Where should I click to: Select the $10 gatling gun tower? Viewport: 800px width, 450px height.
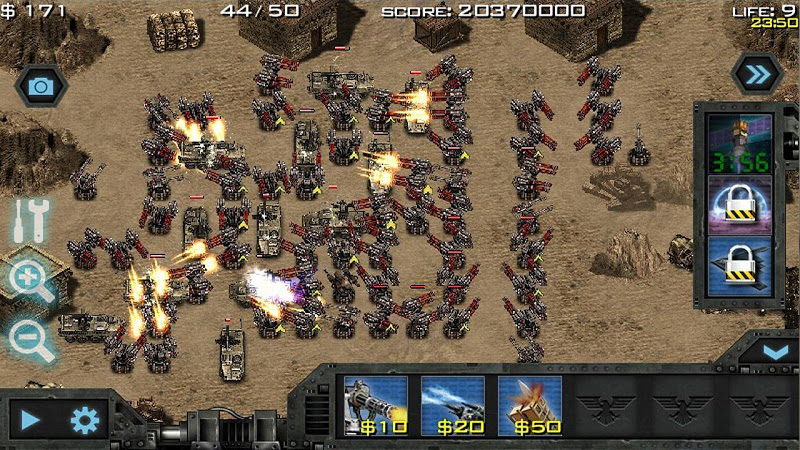click(375, 405)
